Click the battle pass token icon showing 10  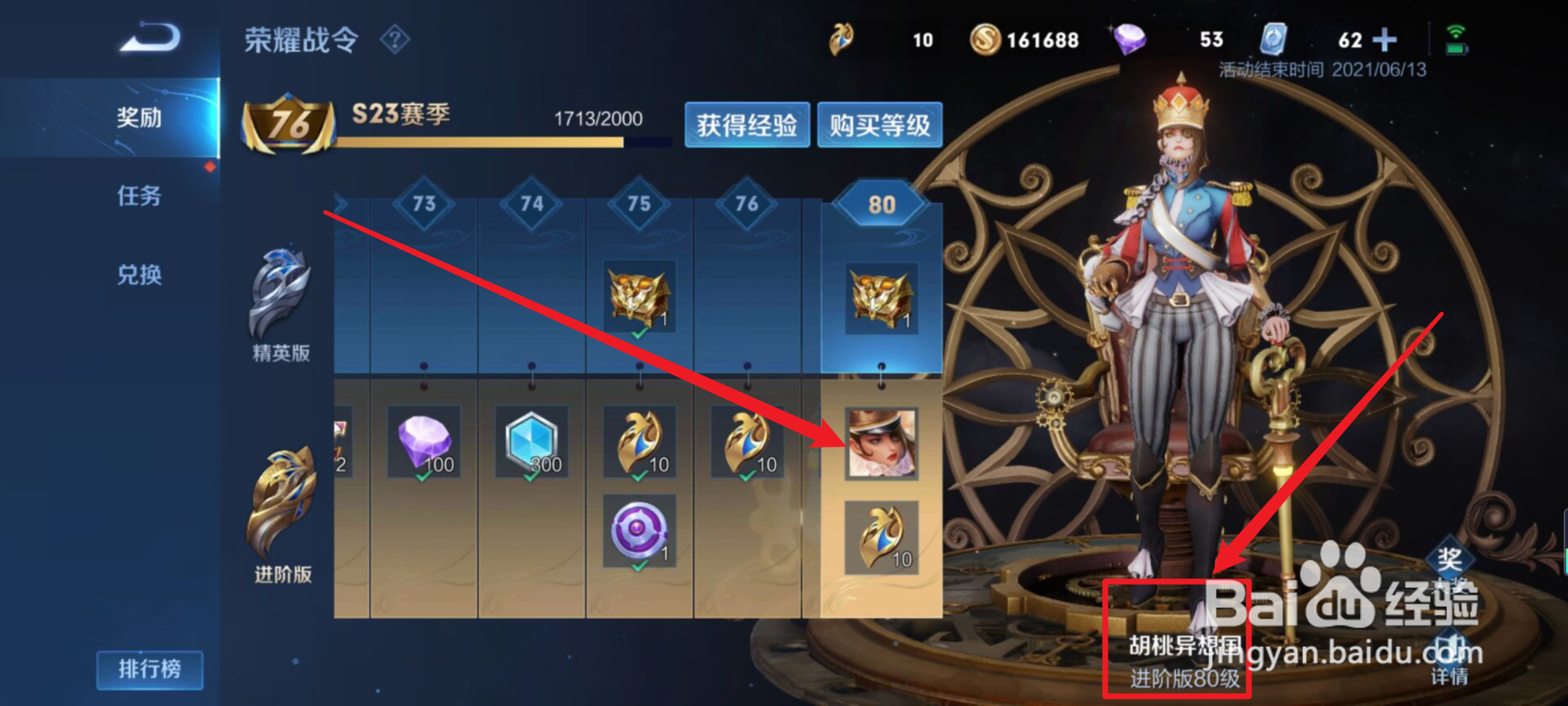[x=841, y=39]
